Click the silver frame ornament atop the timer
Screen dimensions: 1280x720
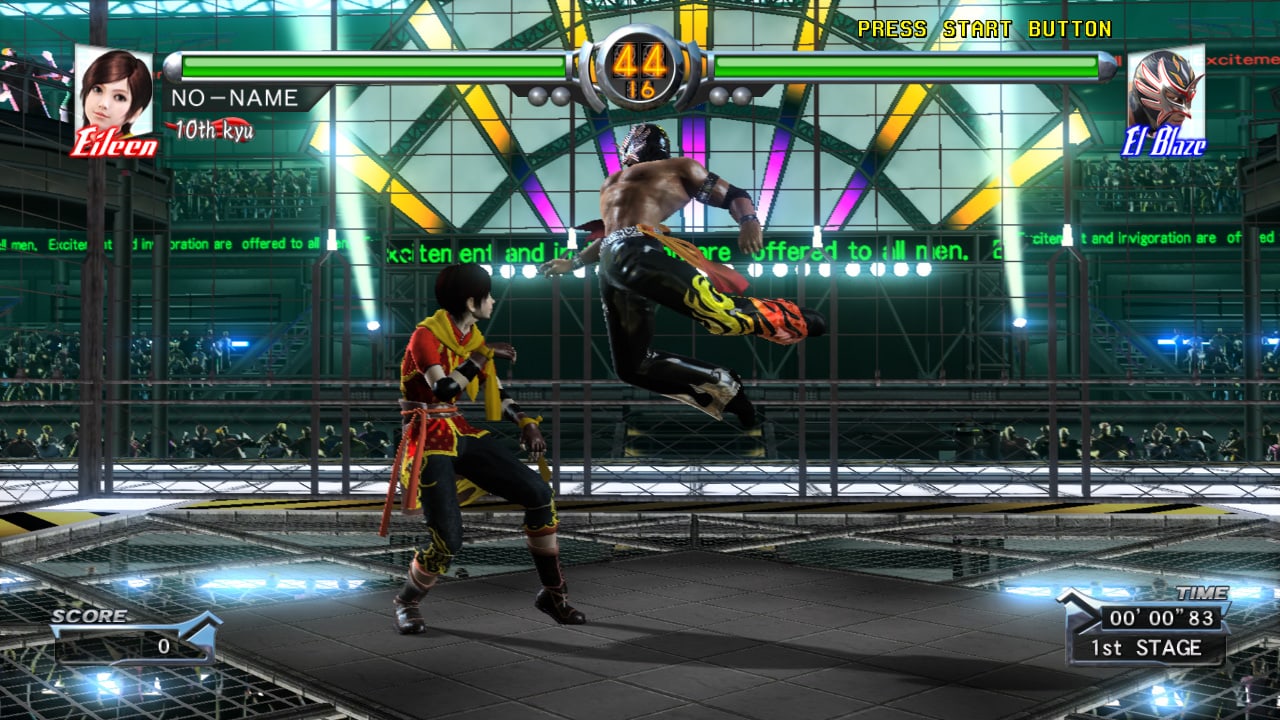click(640, 30)
